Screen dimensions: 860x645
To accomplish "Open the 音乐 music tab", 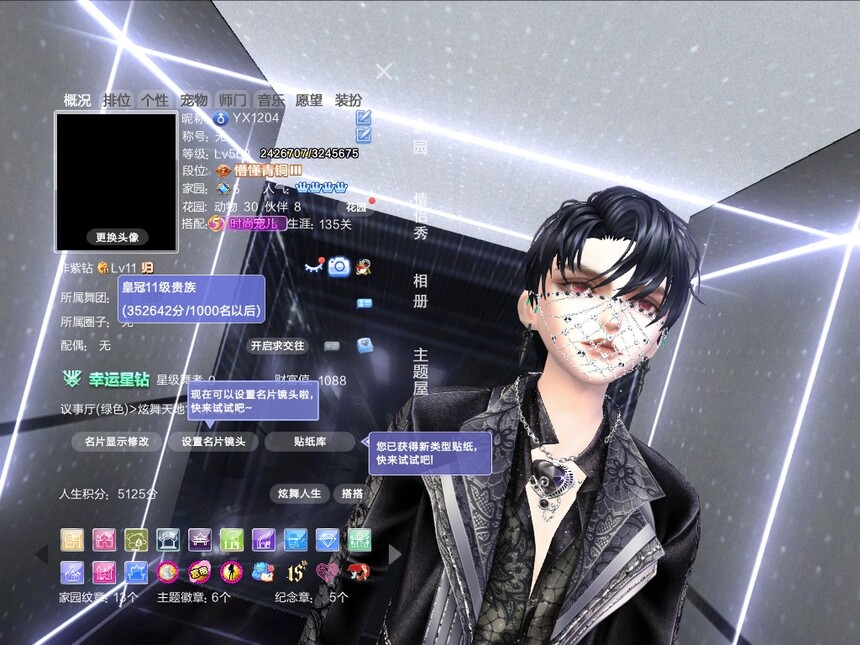I will (271, 100).
